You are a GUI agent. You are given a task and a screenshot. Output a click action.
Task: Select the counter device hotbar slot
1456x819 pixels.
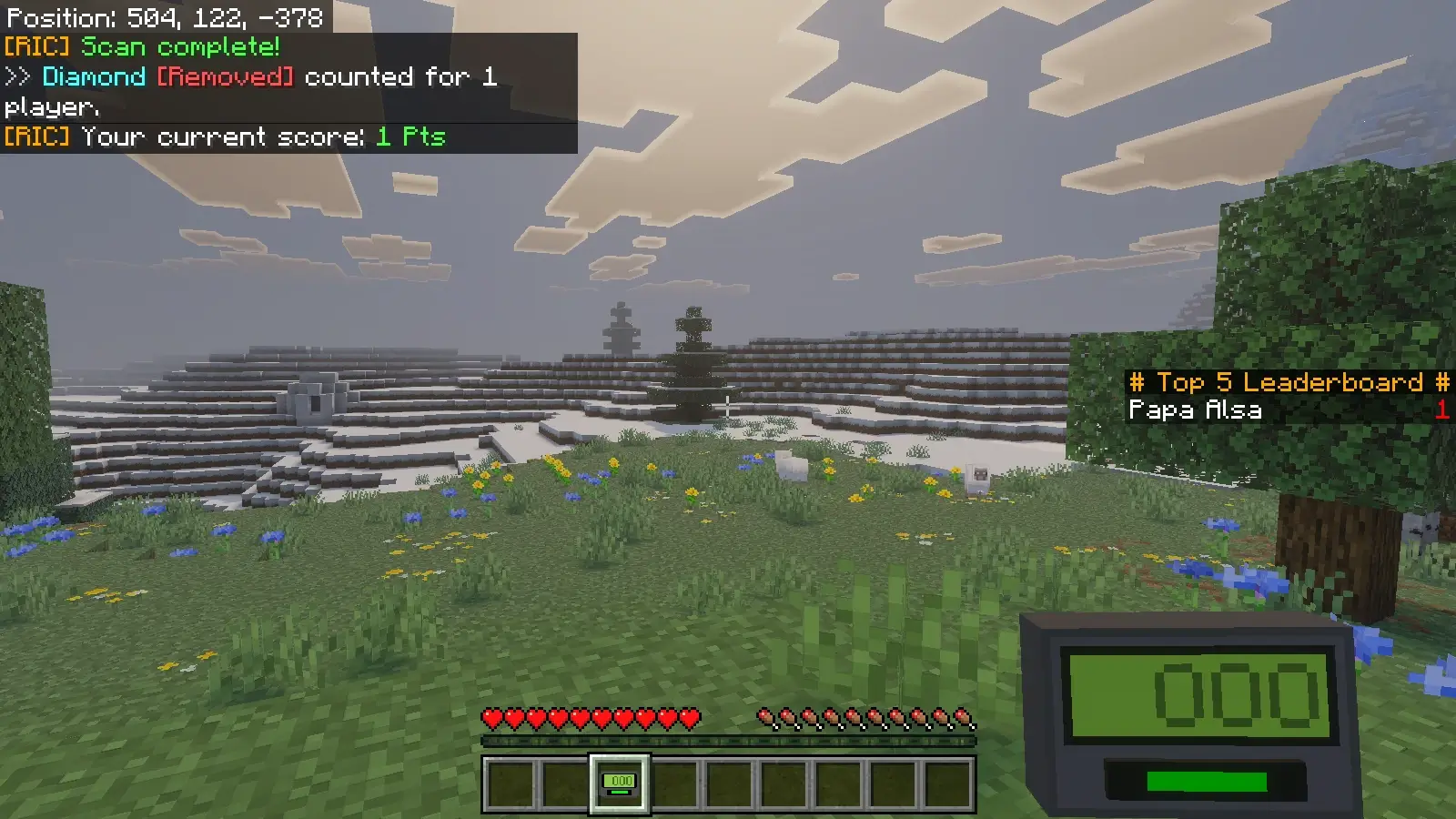[x=620, y=784]
